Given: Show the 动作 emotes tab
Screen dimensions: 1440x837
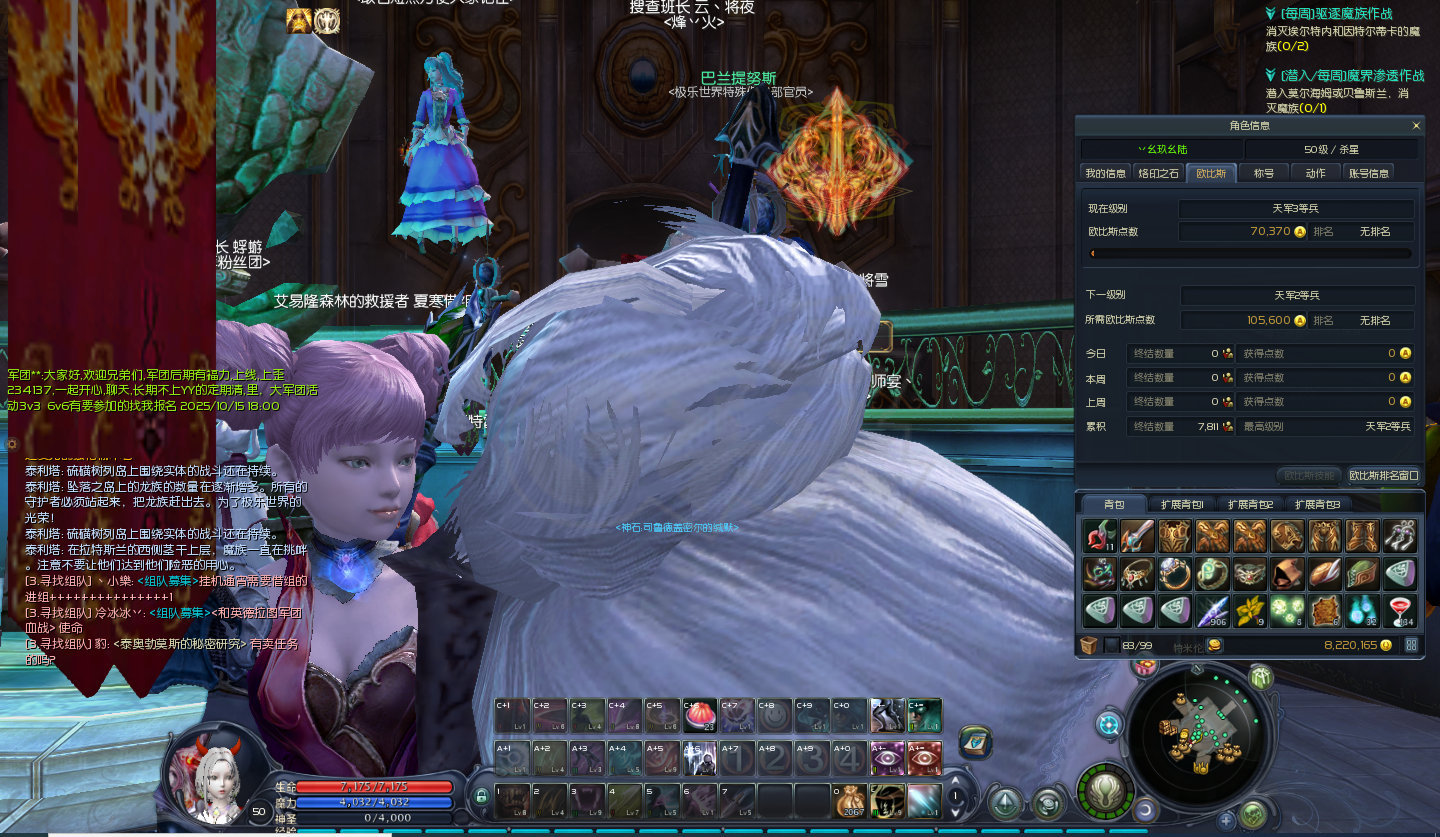Looking at the screenshot, I should click(x=1315, y=173).
